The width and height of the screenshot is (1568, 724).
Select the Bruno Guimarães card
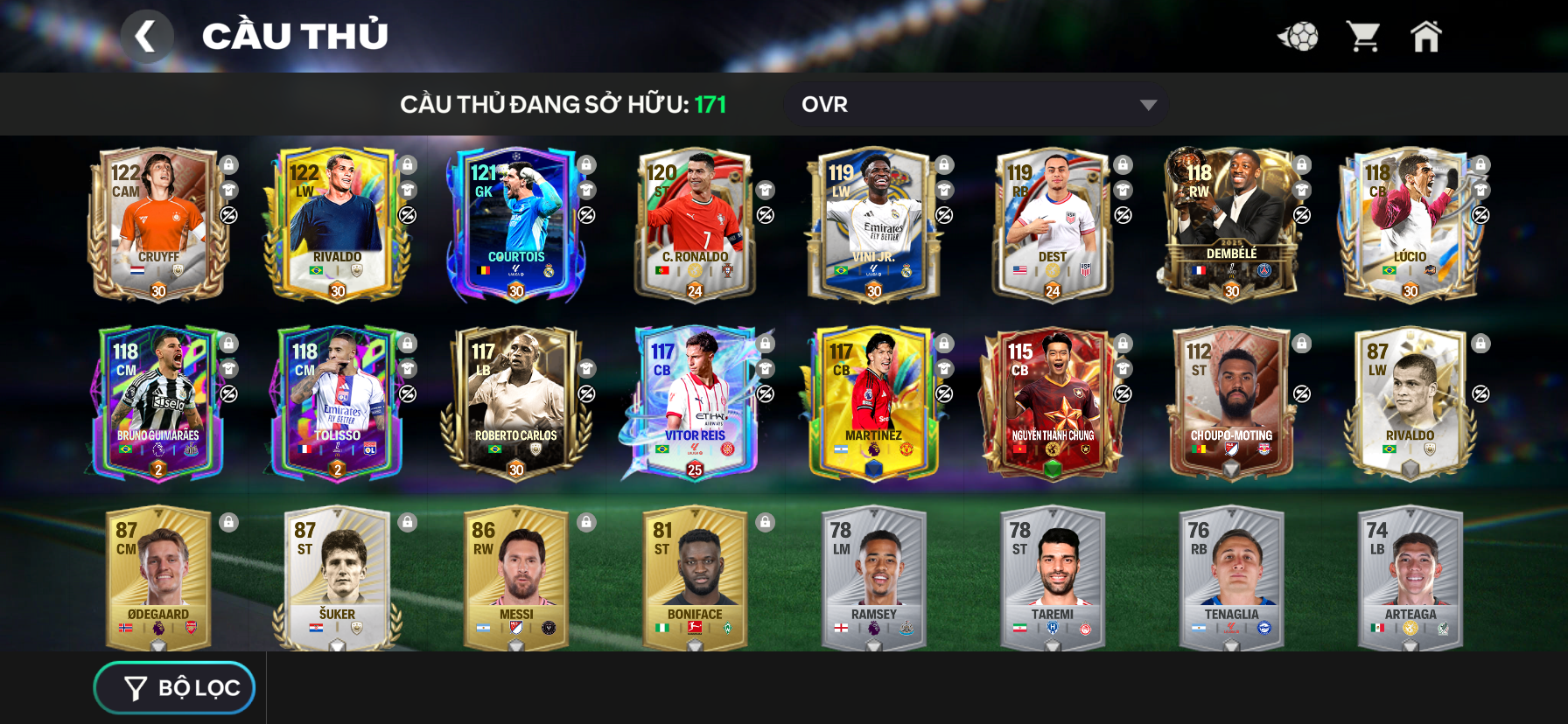click(157, 403)
